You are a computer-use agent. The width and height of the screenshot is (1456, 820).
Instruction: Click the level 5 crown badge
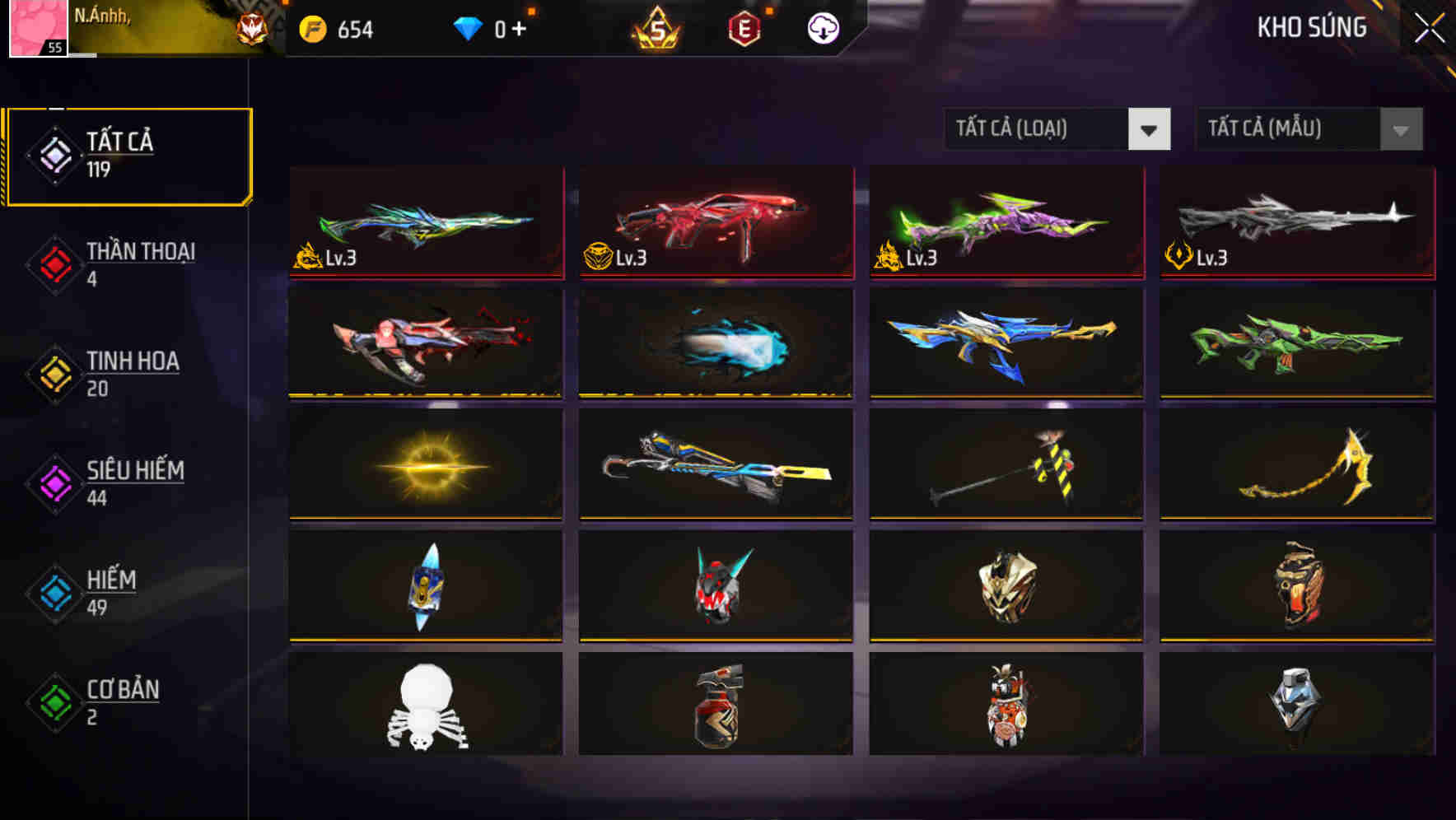tap(655, 27)
